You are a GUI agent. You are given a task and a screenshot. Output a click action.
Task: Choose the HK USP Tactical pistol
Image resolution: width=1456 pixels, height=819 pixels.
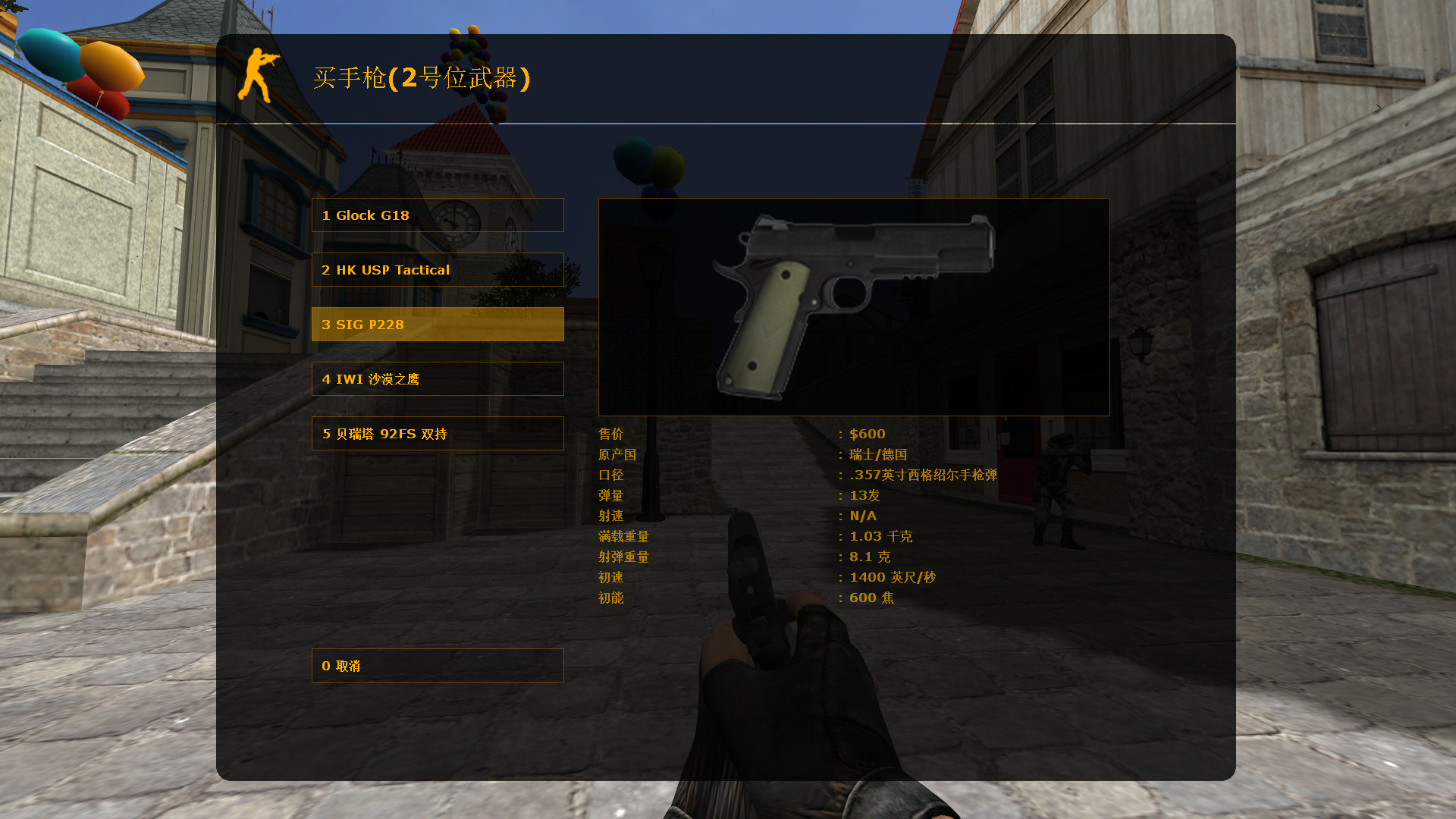coord(437,269)
